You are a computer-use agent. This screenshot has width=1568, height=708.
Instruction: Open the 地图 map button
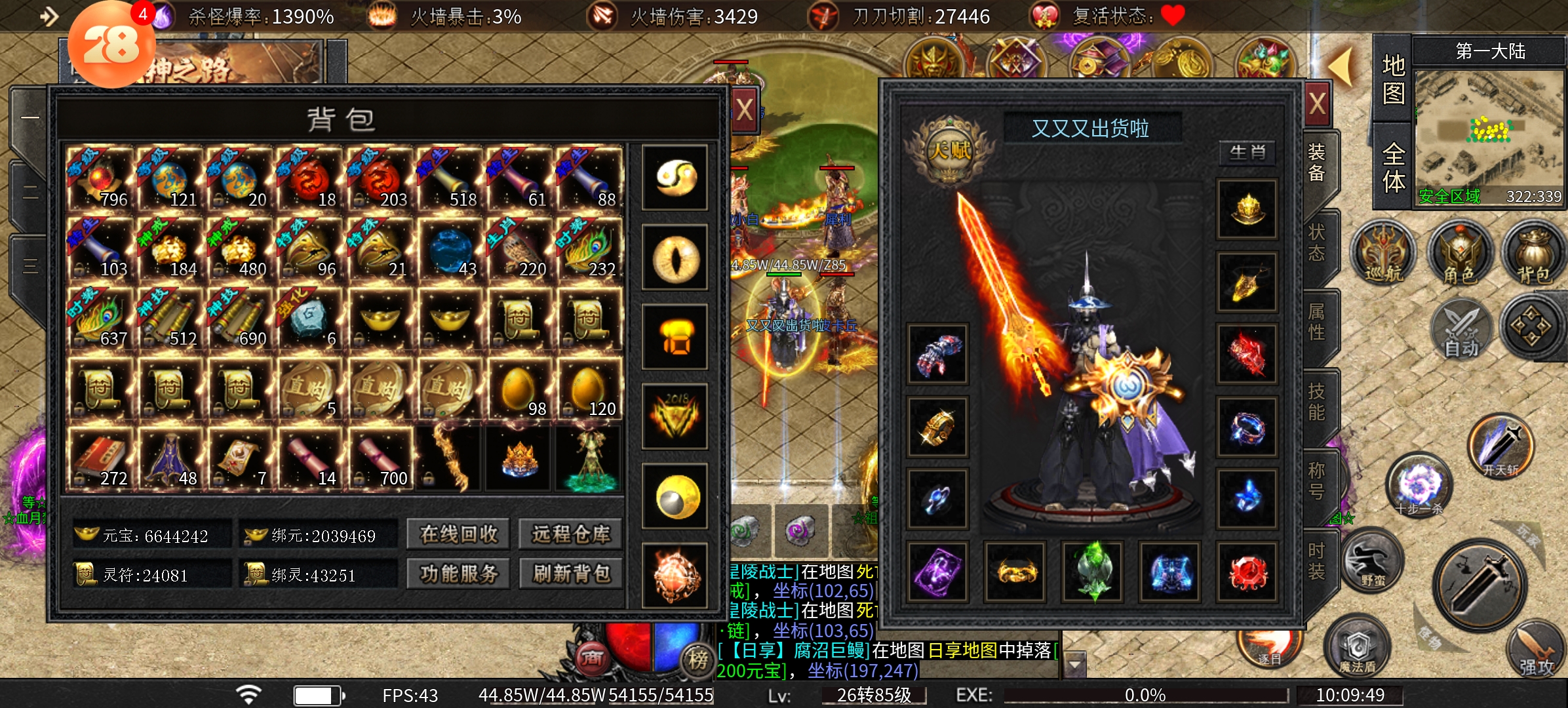click(1393, 80)
